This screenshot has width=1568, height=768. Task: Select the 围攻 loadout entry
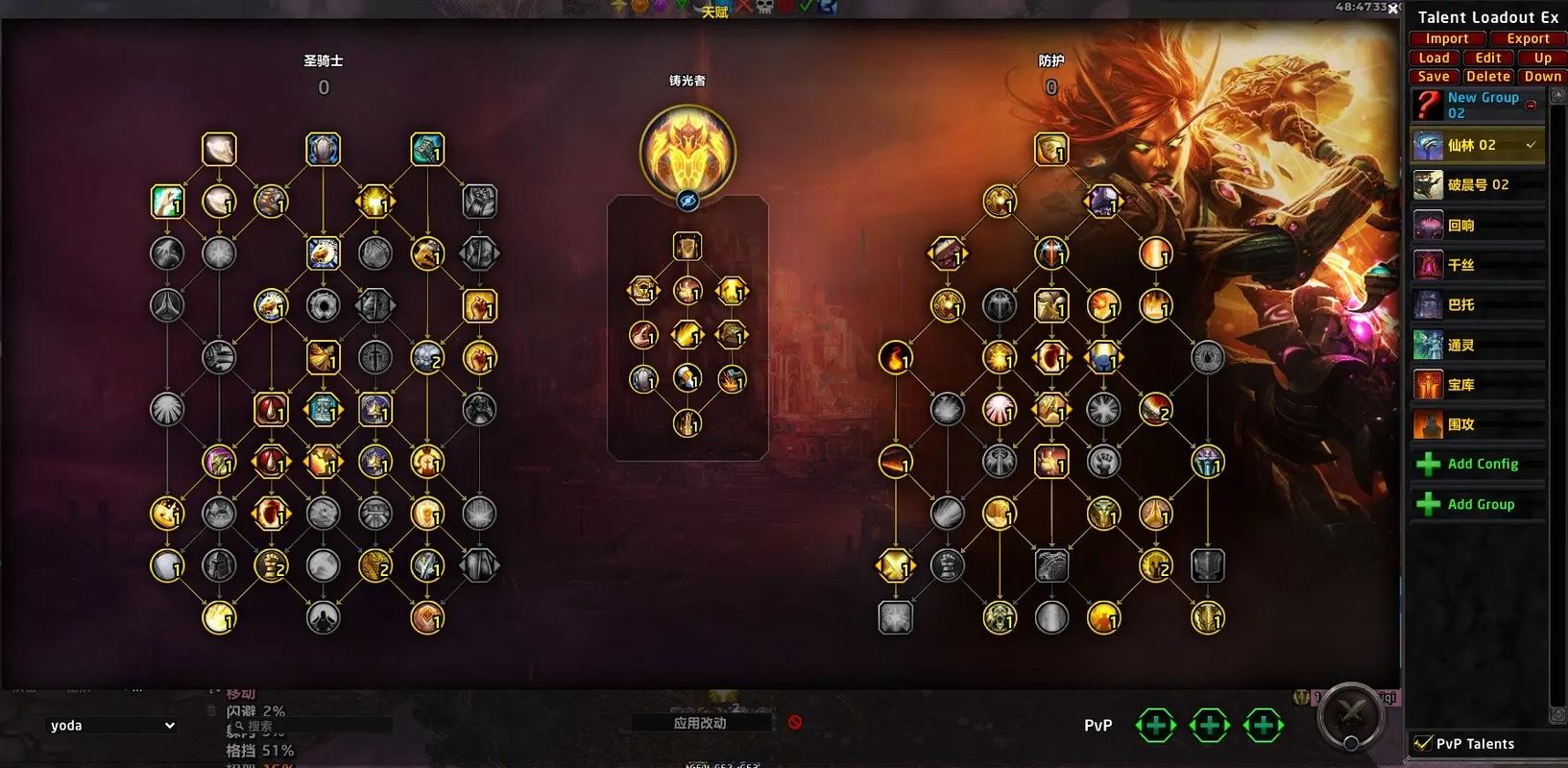tap(1477, 424)
